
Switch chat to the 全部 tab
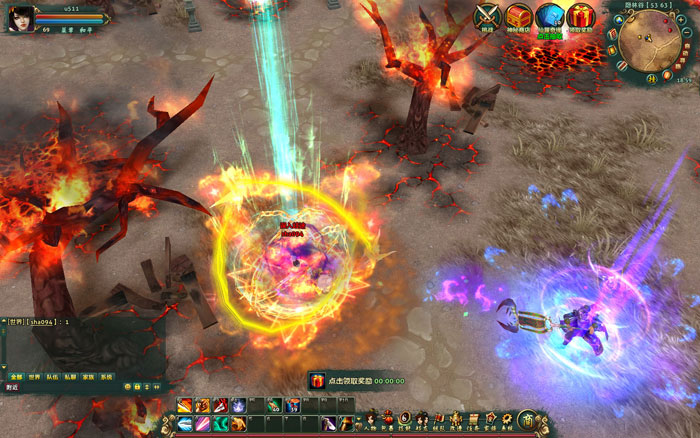coord(15,377)
